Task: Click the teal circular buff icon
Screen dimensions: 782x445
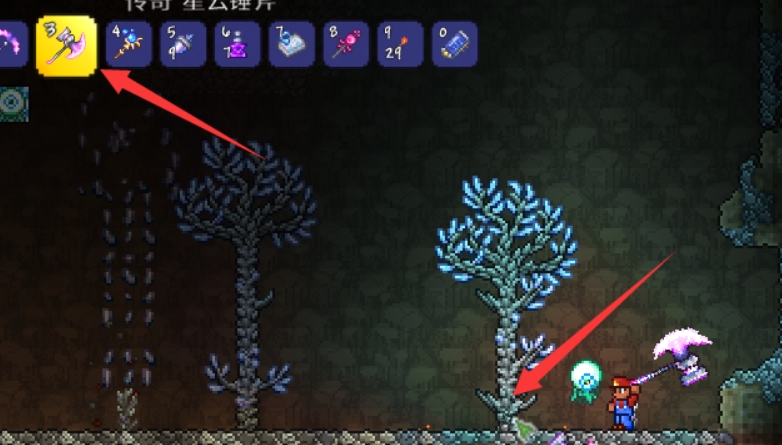Action: pos(14,103)
